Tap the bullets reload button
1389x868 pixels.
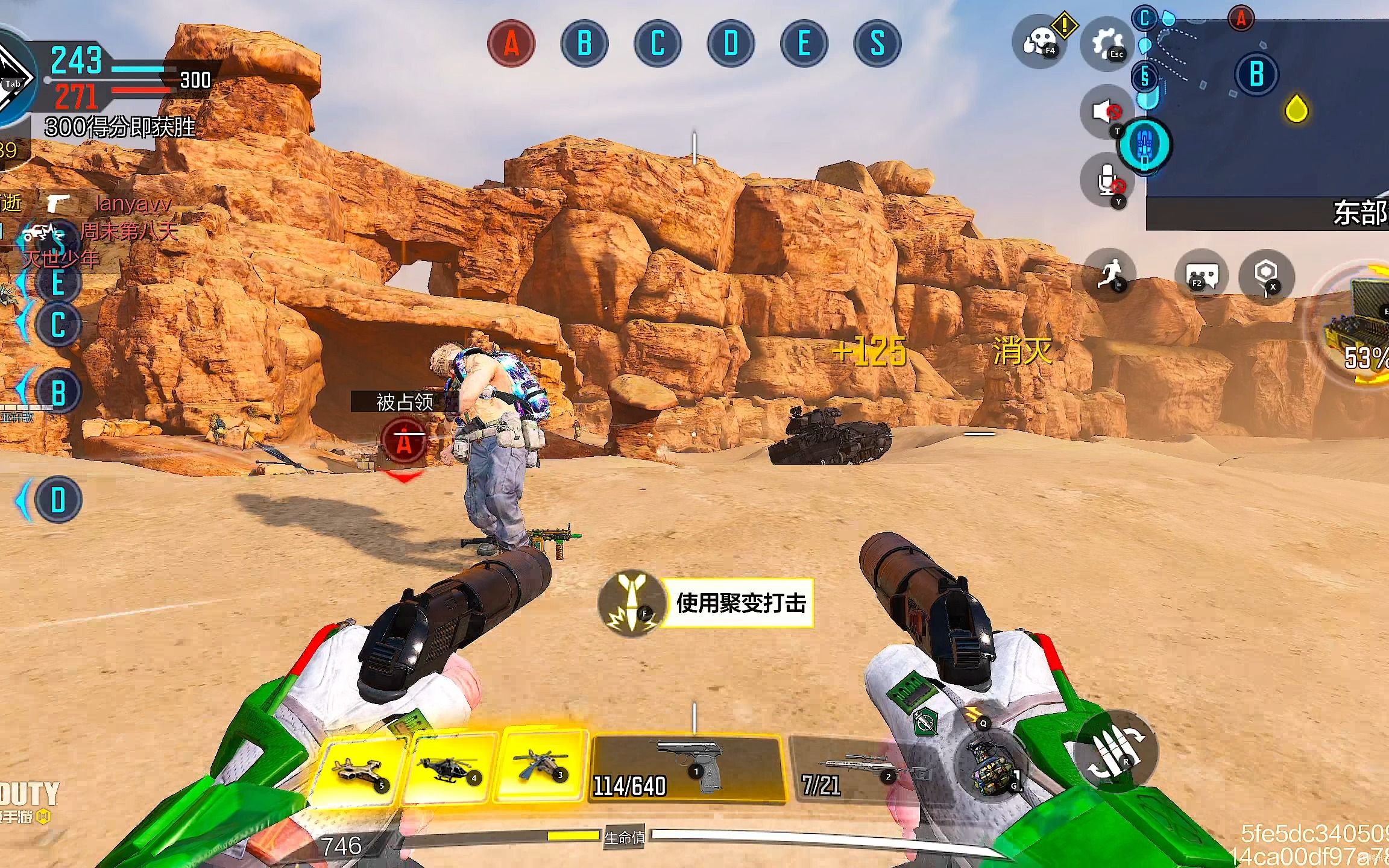(1115, 751)
